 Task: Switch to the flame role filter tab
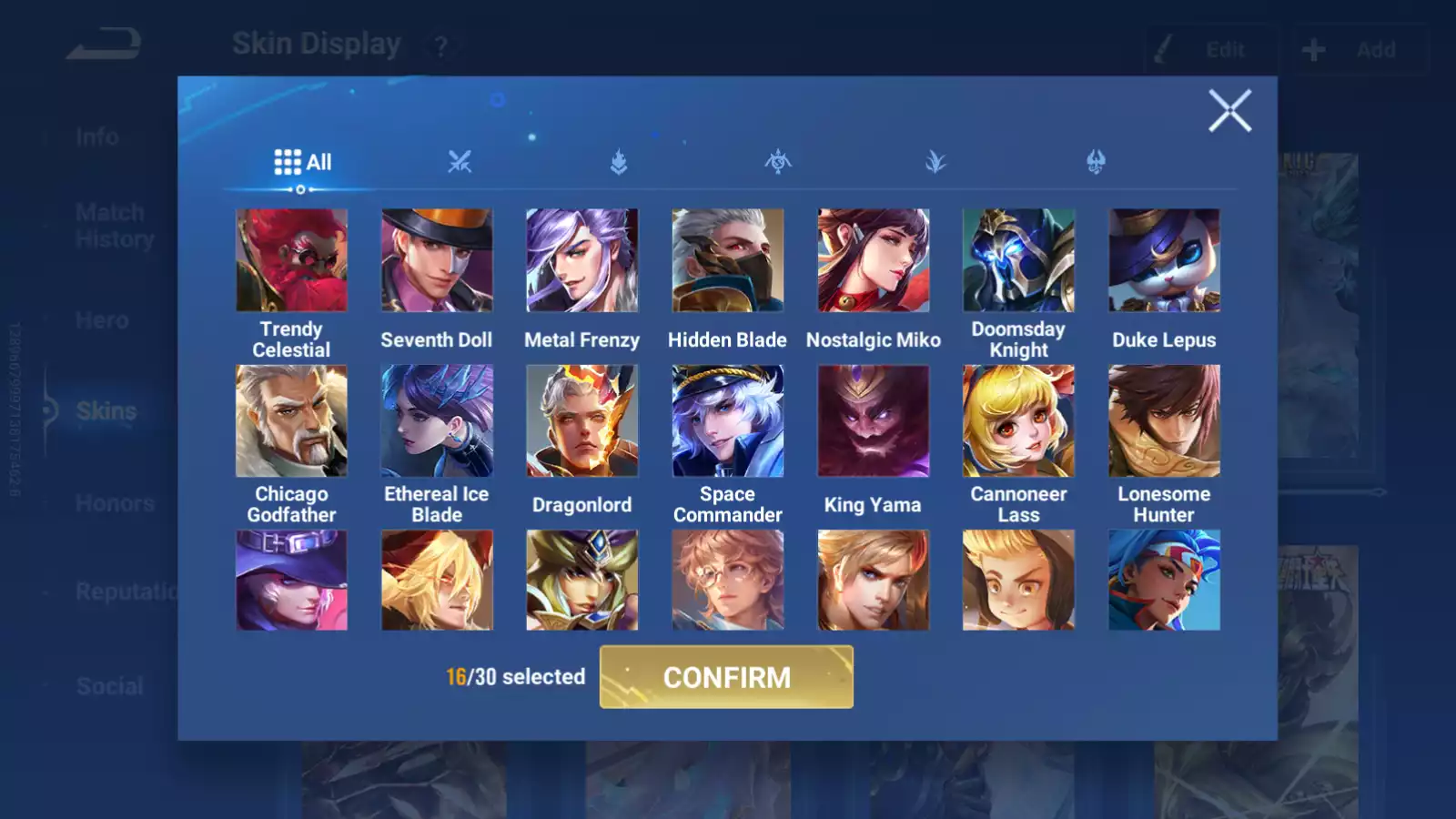[619, 163]
